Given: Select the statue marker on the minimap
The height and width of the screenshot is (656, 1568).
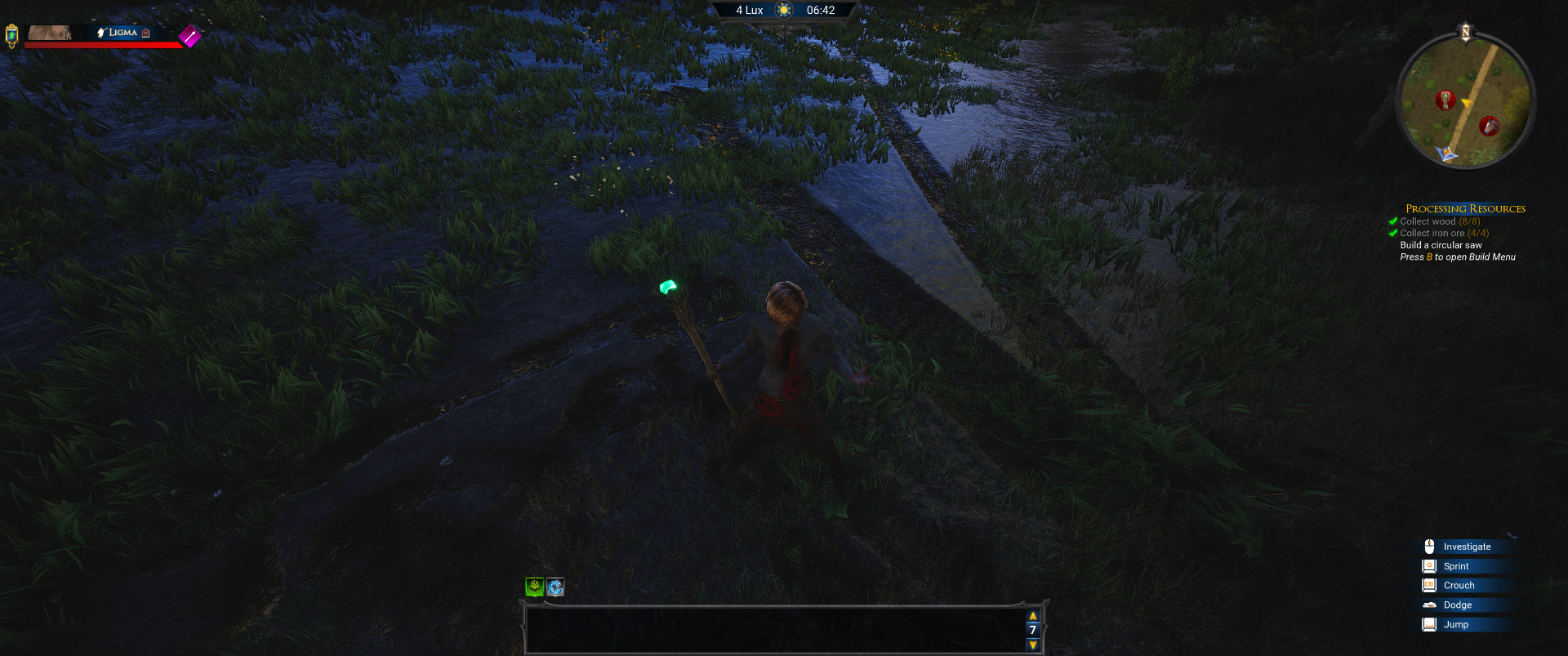Looking at the screenshot, I should 1445,100.
